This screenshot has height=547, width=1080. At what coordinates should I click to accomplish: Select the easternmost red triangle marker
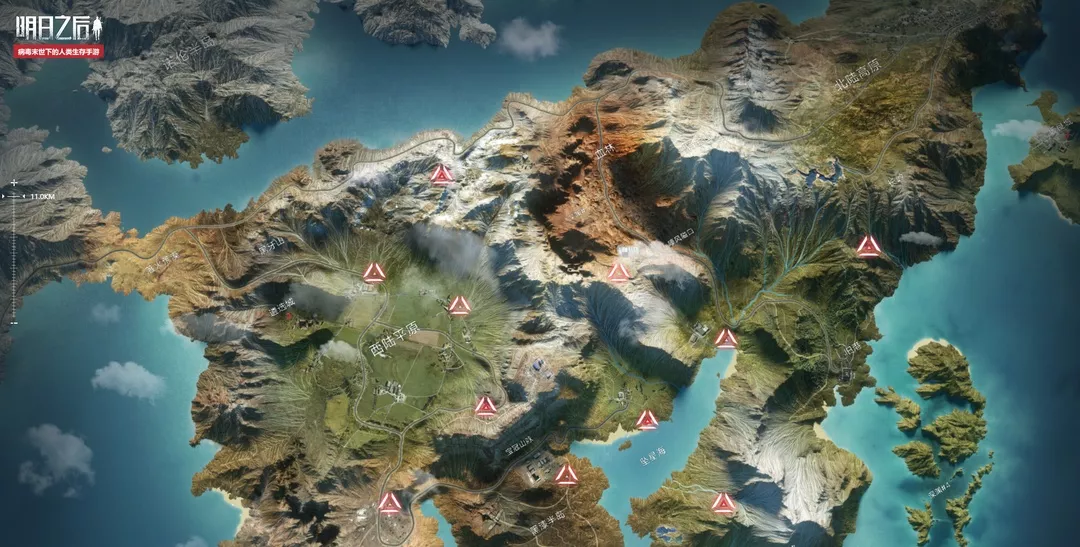869,246
